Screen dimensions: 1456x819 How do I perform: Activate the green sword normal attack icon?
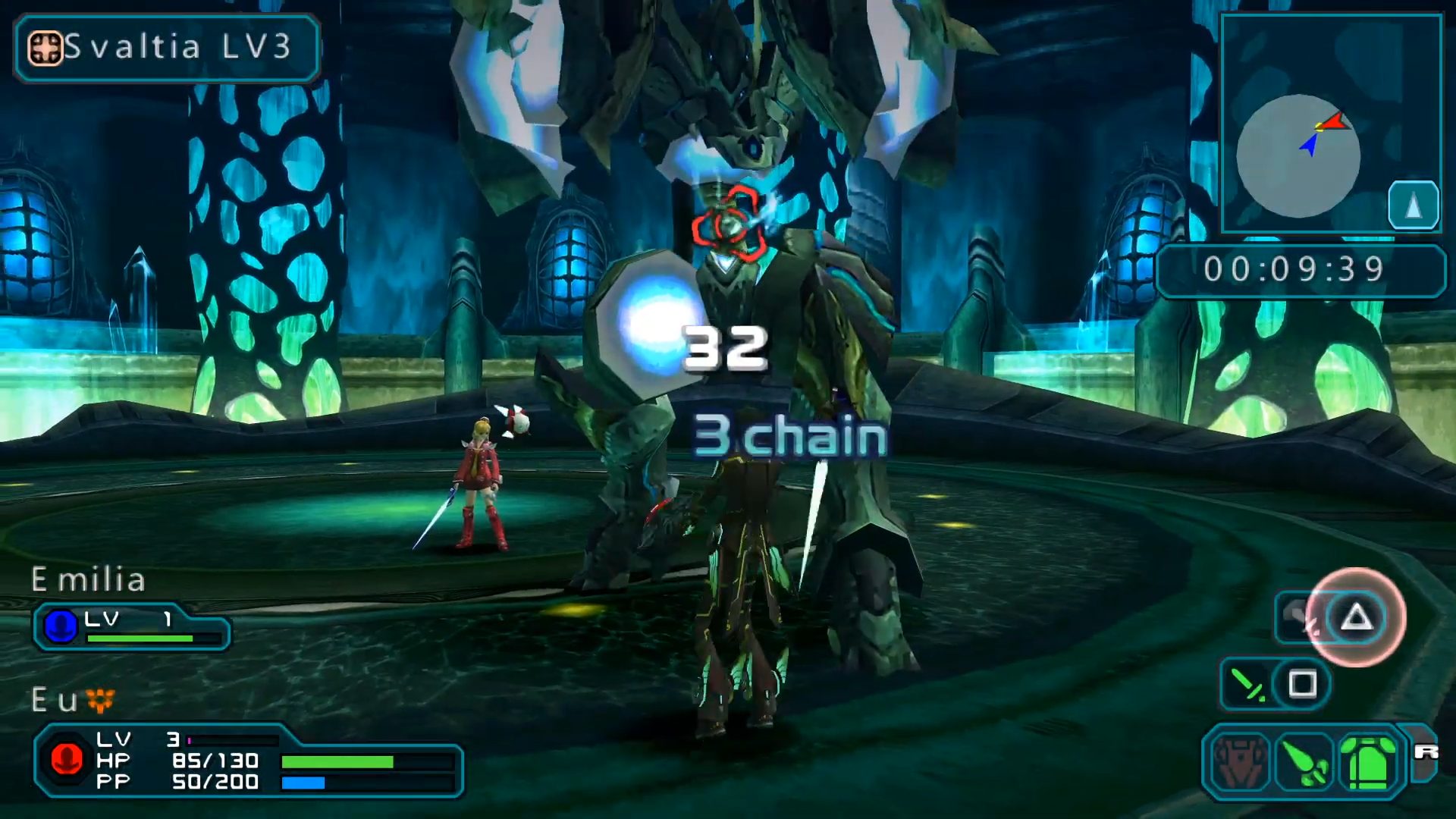pos(1247,684)
